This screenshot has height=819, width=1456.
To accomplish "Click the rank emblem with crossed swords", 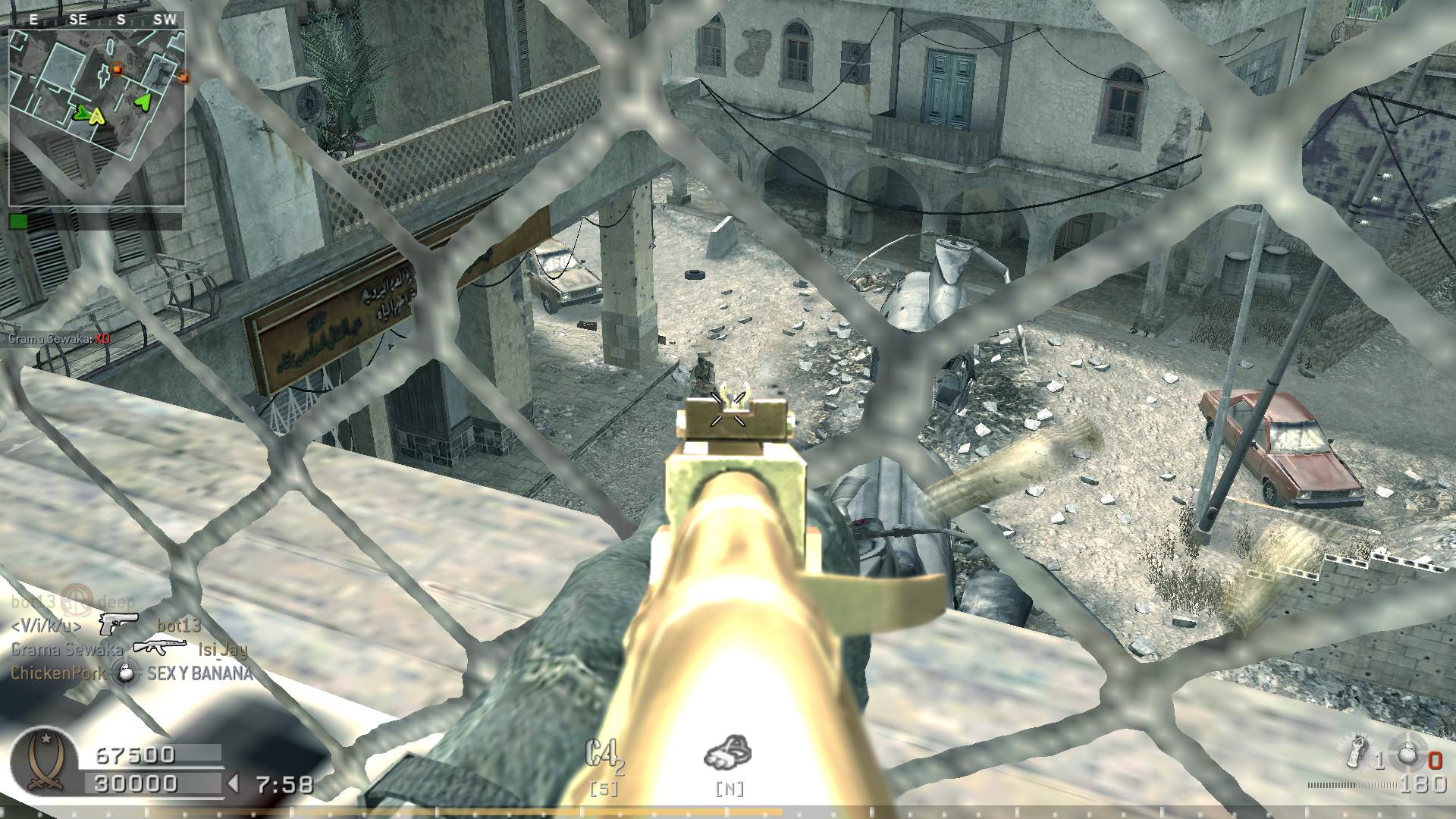I will point(45,762).
